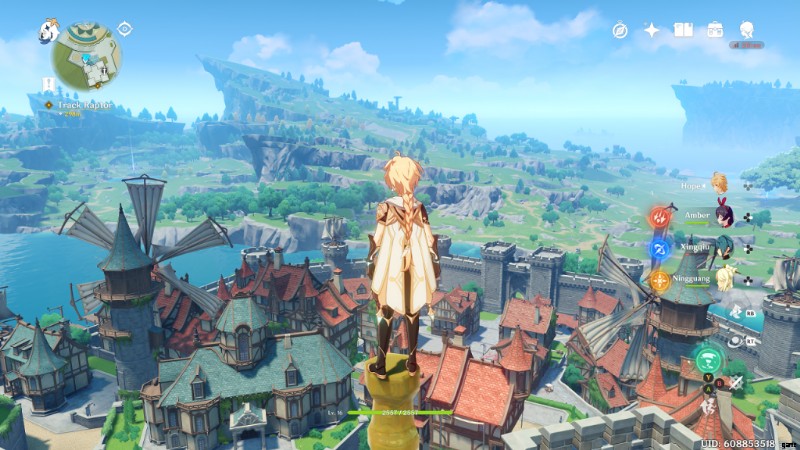Open the circular minimap

pos(87,55)
